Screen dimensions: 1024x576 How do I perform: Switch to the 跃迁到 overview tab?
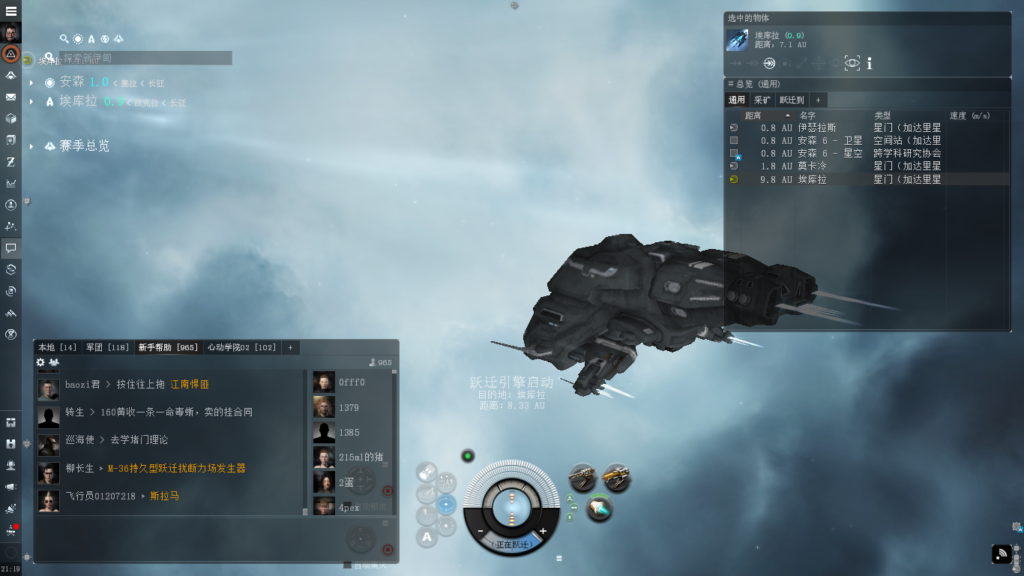tap(791, 100)
